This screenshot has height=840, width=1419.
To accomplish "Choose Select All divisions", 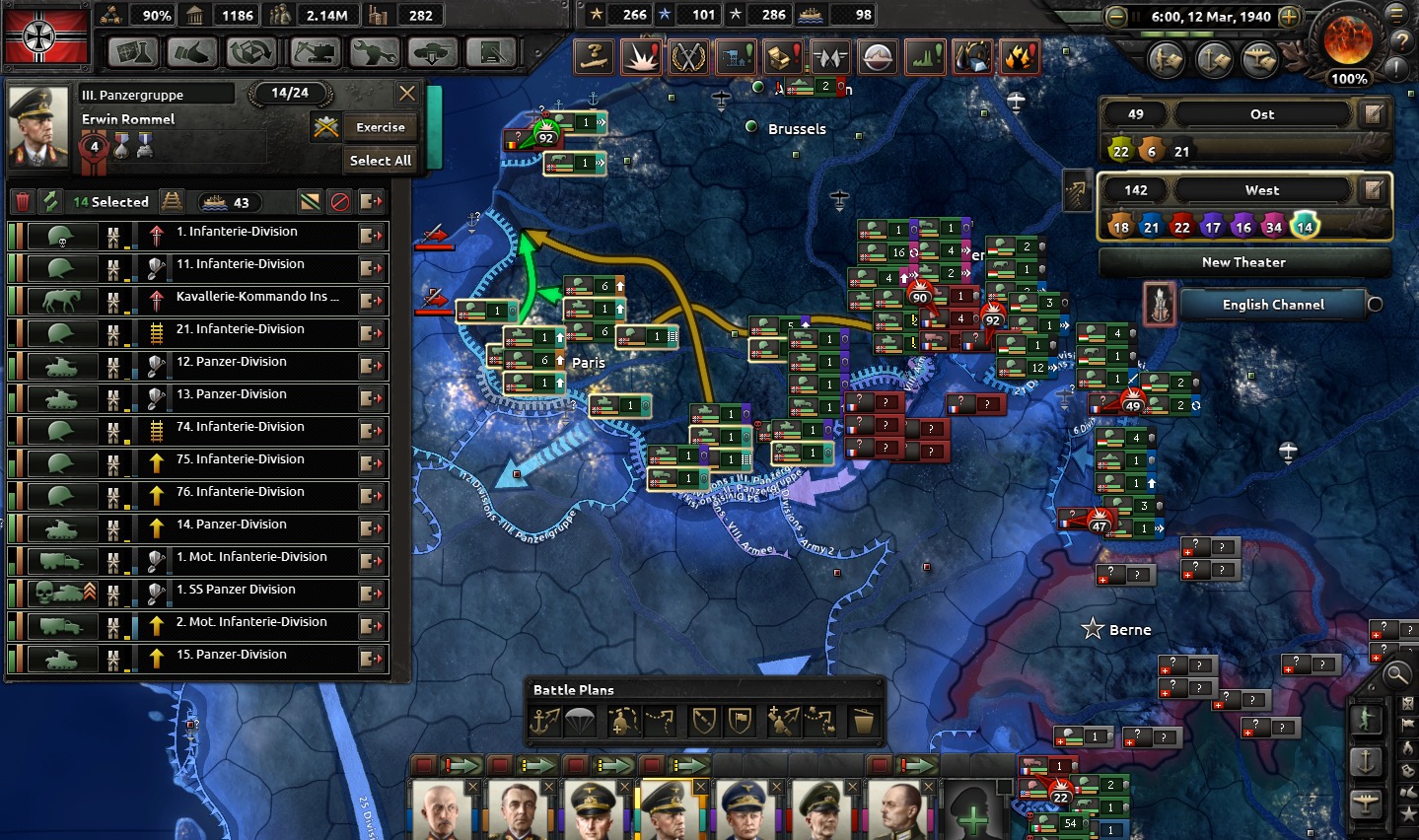I will [x=380, y=160].
